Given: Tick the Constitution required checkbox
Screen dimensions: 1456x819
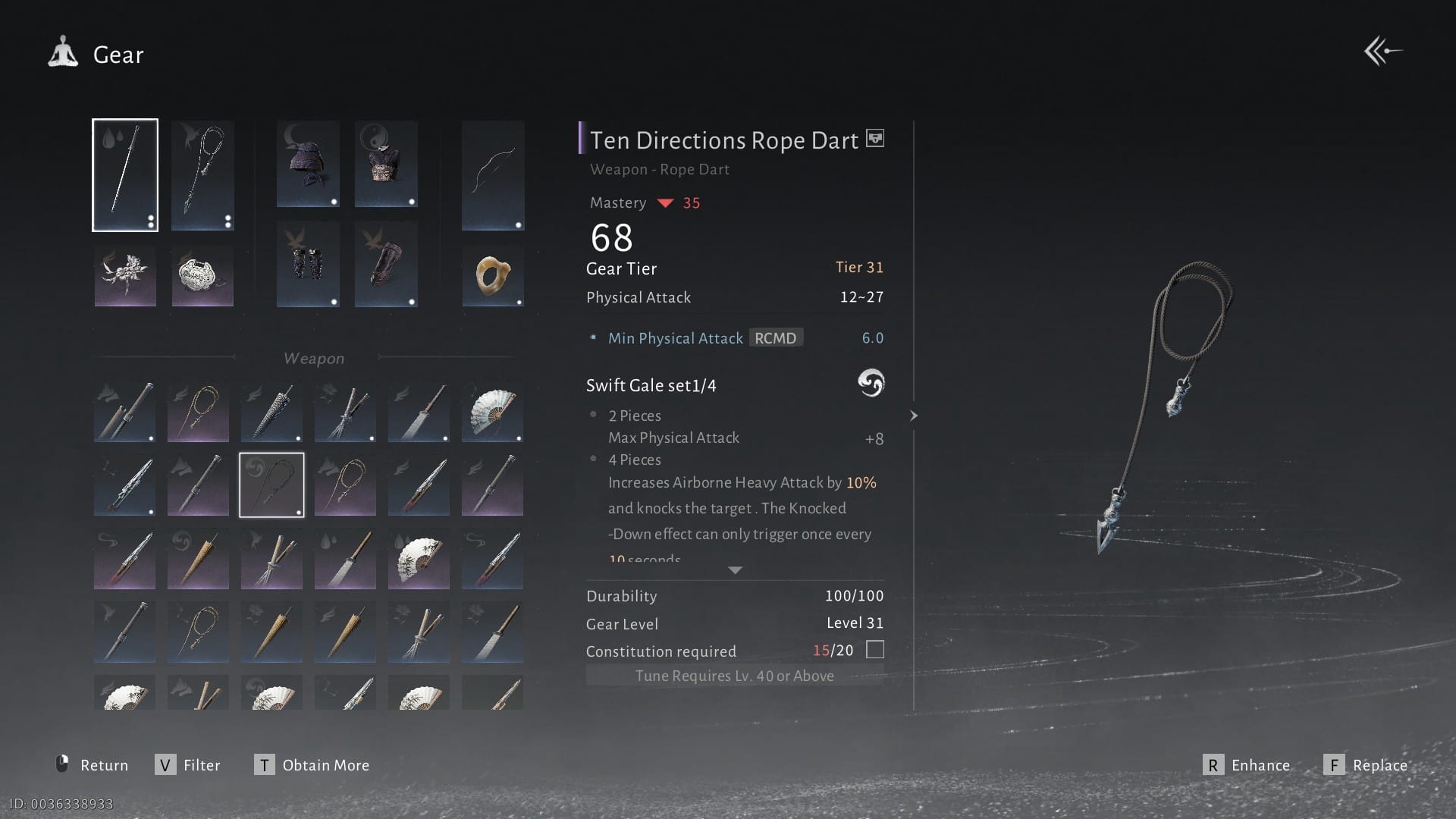Looking at the screenshot, I should pos(875,650).
